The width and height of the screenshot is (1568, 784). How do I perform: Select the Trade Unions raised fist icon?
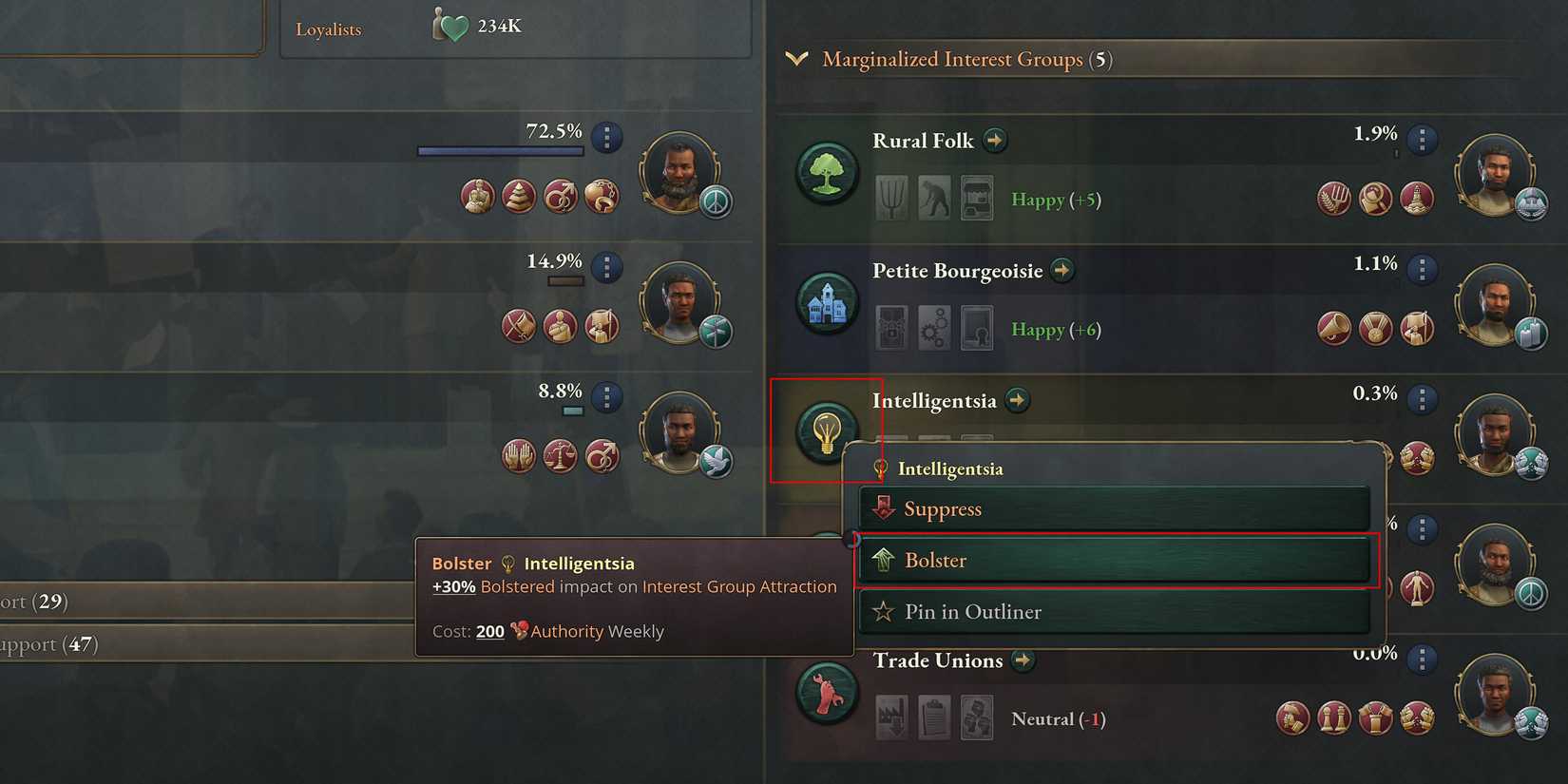826,692
